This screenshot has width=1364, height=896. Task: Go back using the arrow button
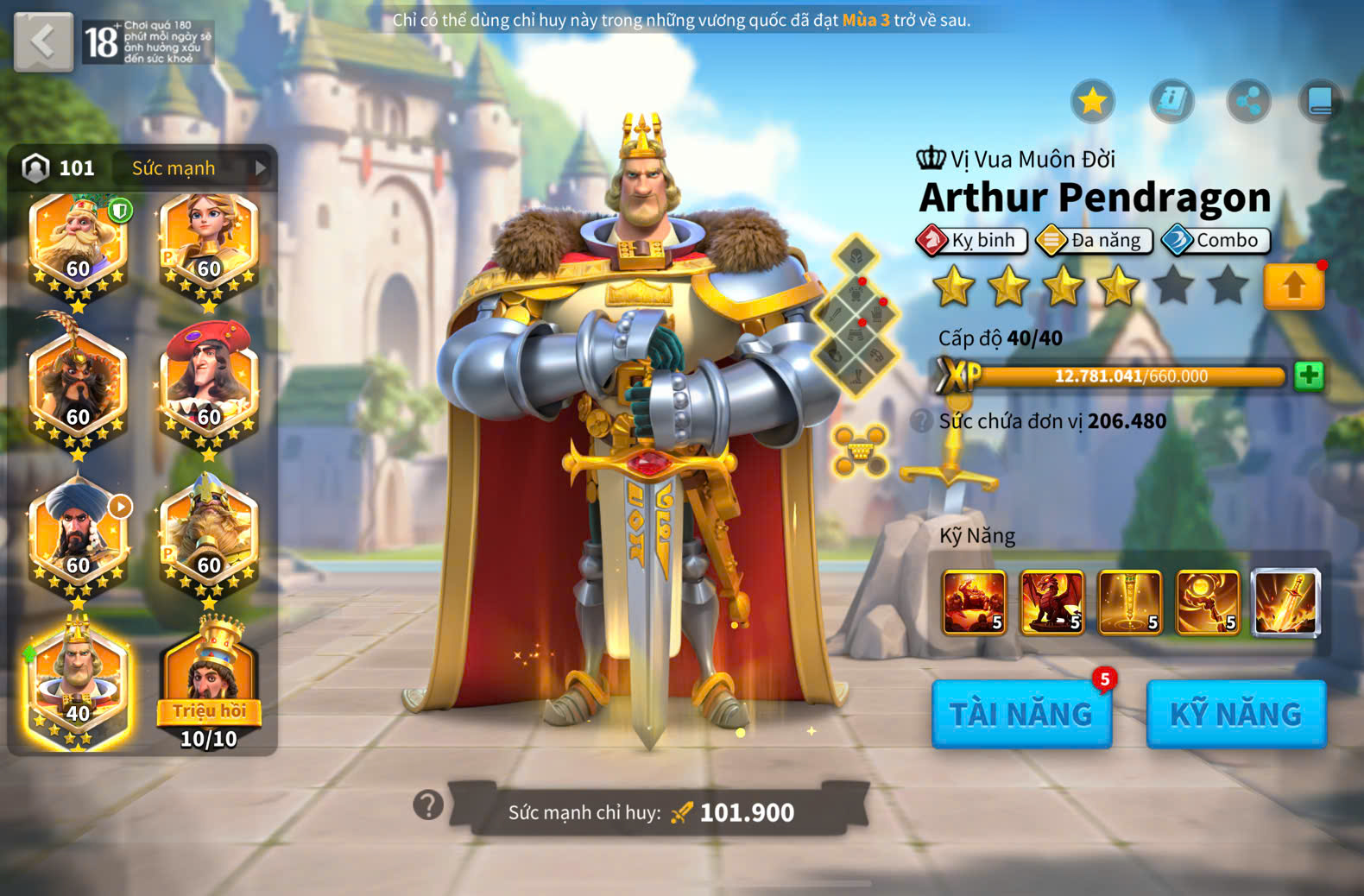tap(43, 41)
